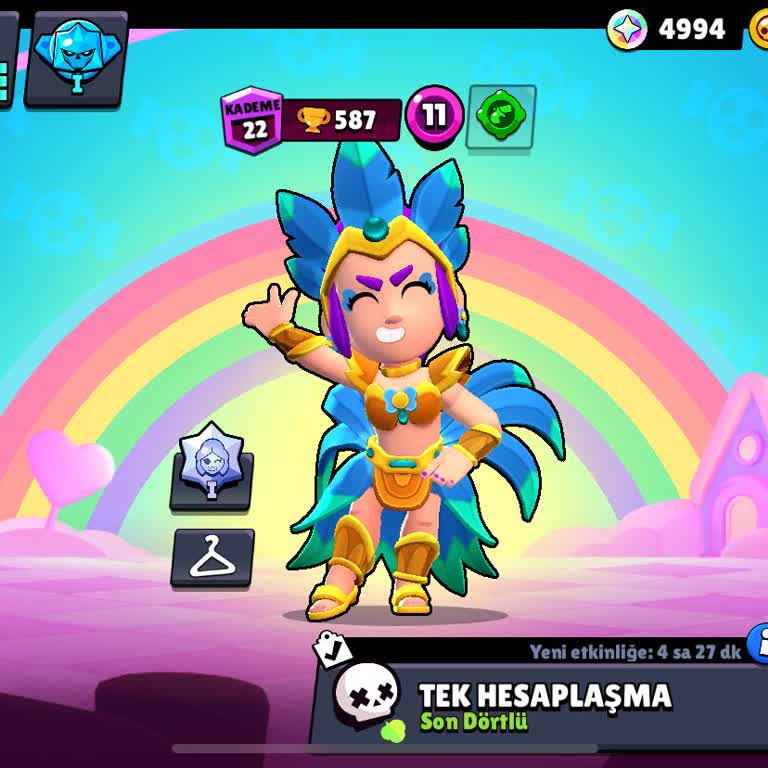Viewport: 768px width, 768px height.
Task: Select the pink power level 11 badge
Action: coord(434,116)
